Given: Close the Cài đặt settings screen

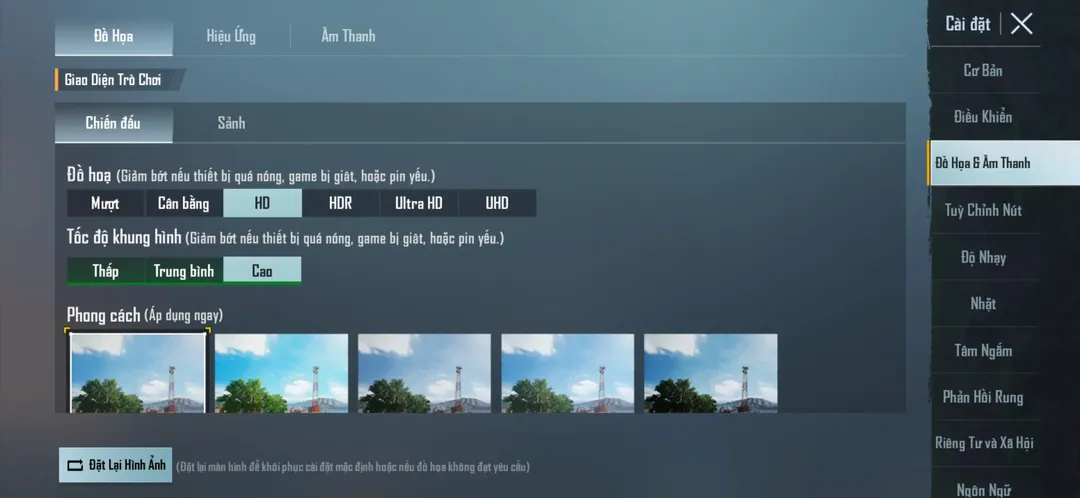Looking at the screenshot, I should (x=1021, y=24).
